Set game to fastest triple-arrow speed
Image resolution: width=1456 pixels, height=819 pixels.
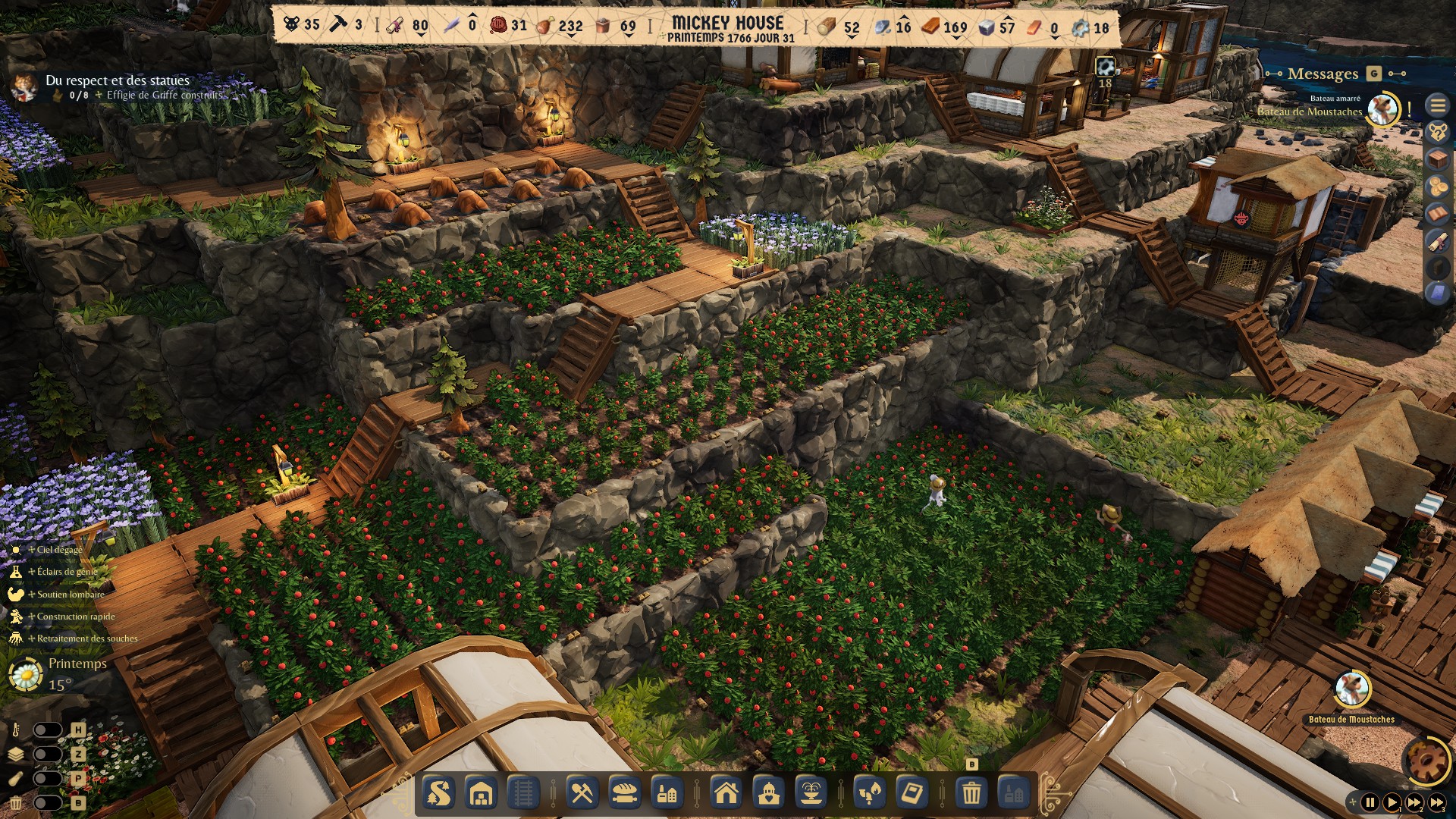pyautogui.click(x=1437, y=802)
